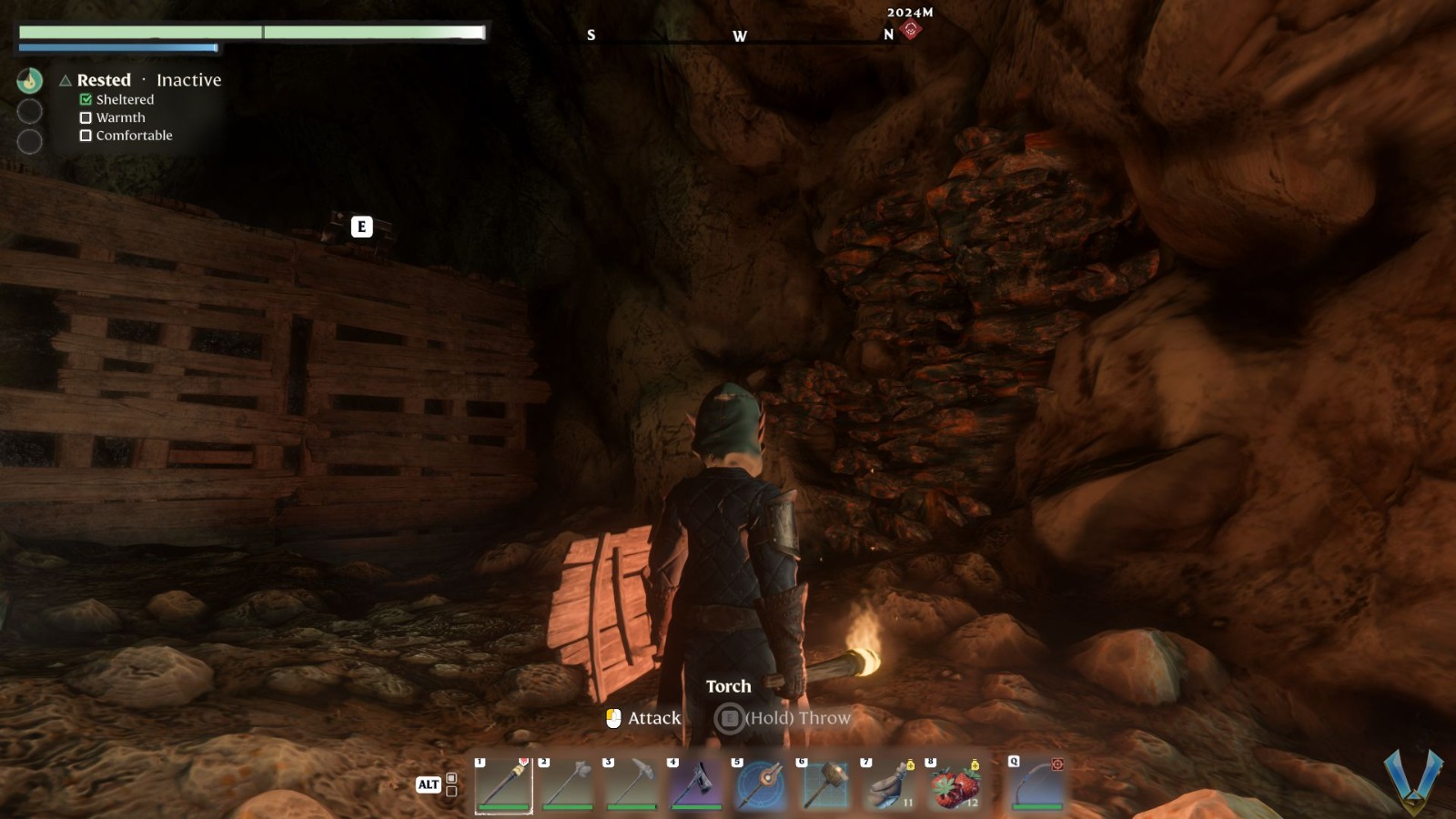Click the Rested status label

[103, 80]
